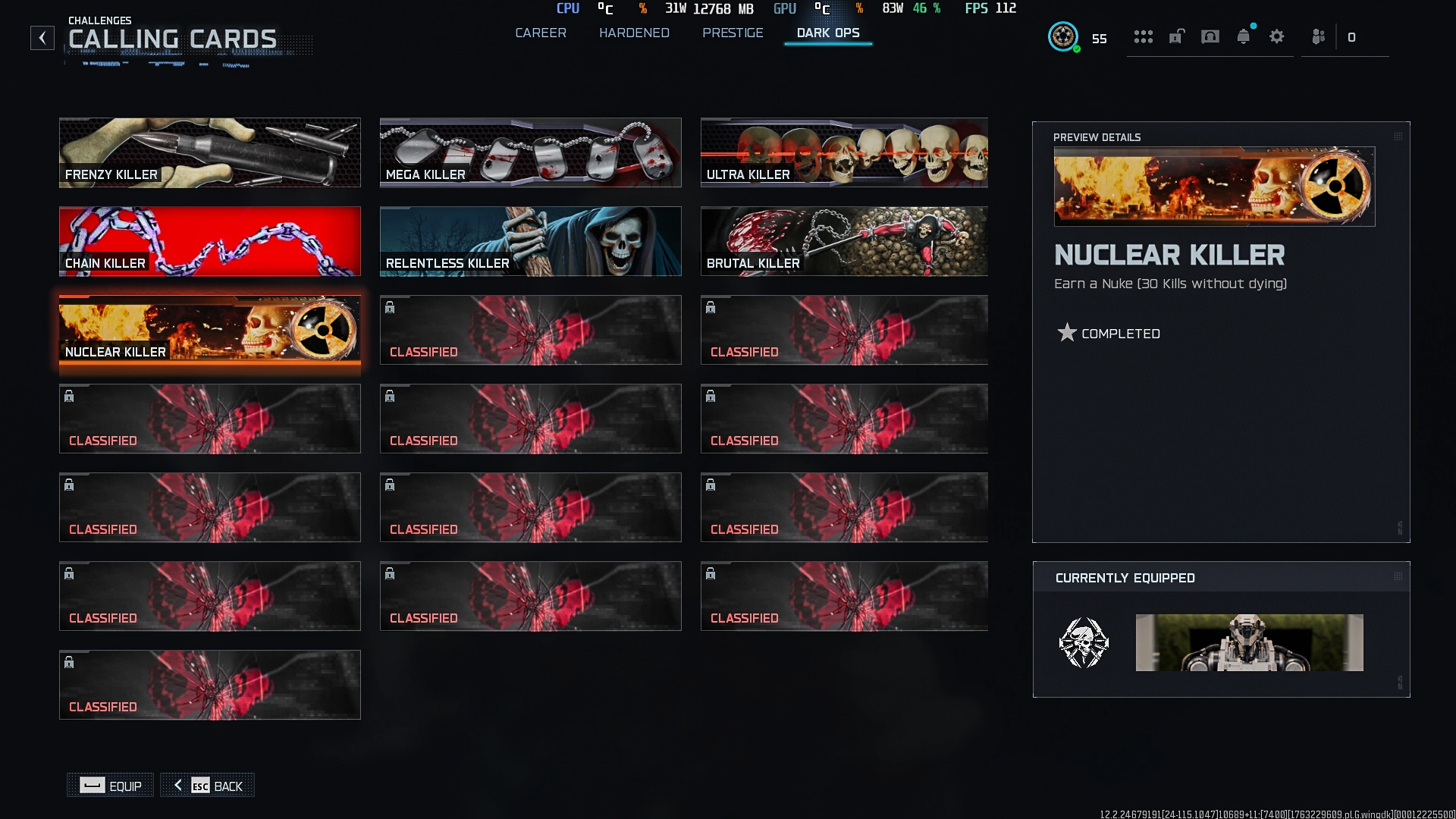This screenshot has height=819, width=1456.
Task: Open the franchise app grid icon
Action: pyautogui.click(x=1144, y=36)
